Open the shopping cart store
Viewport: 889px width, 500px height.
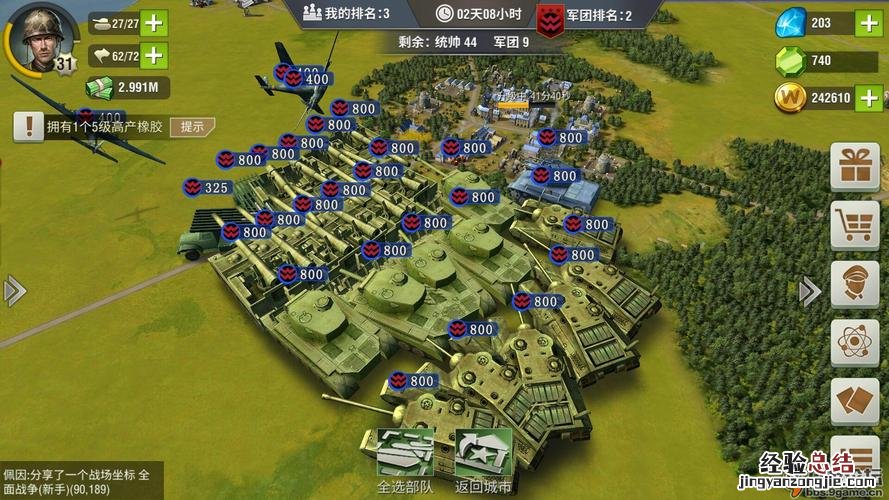(x=855, y=224)
